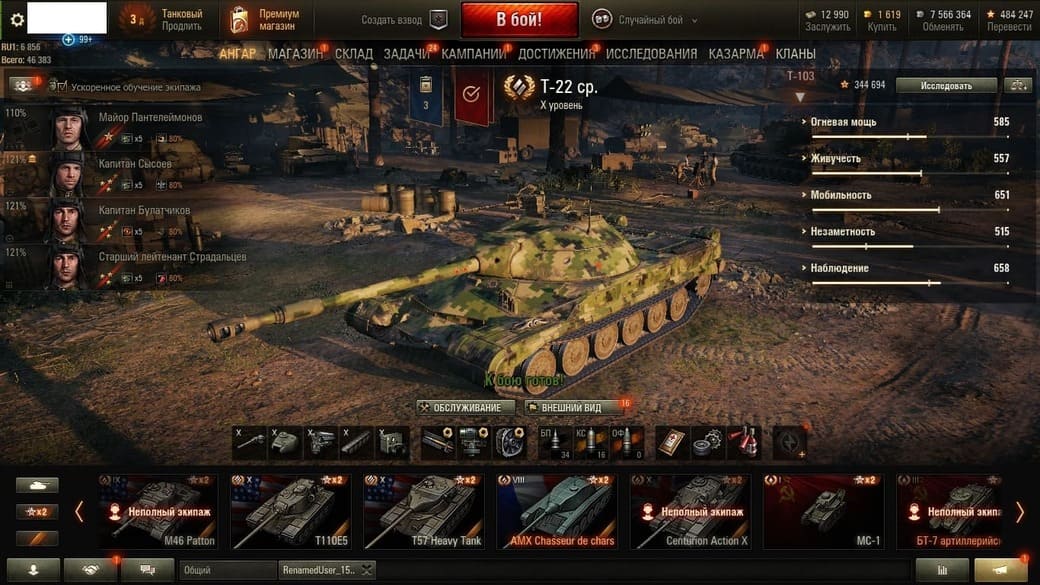Open the Премиум магазин
Screen dimensions: 1040x585
pyautogui.click(x=265, y=19)
